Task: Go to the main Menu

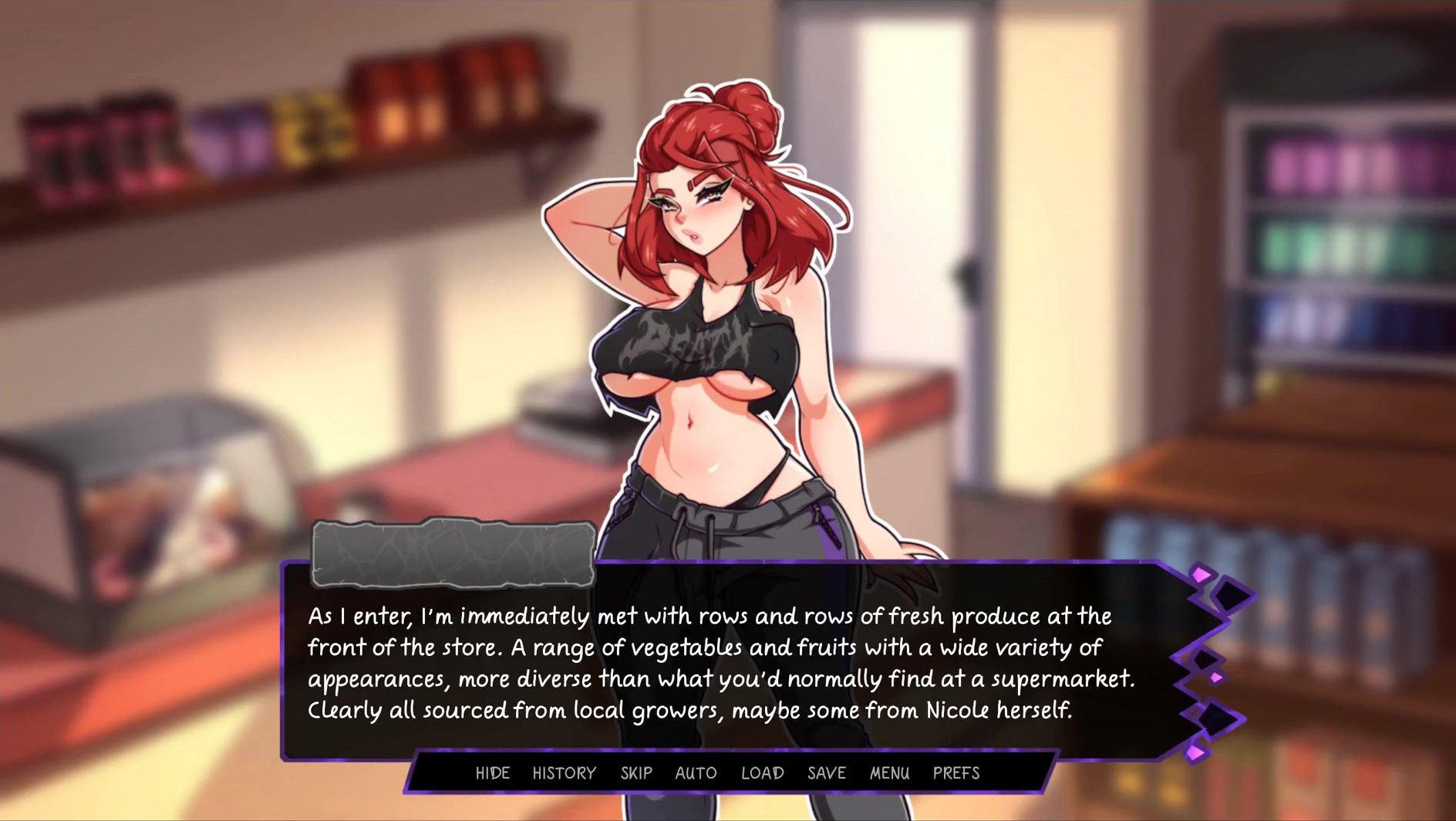Action: (889, 772)
